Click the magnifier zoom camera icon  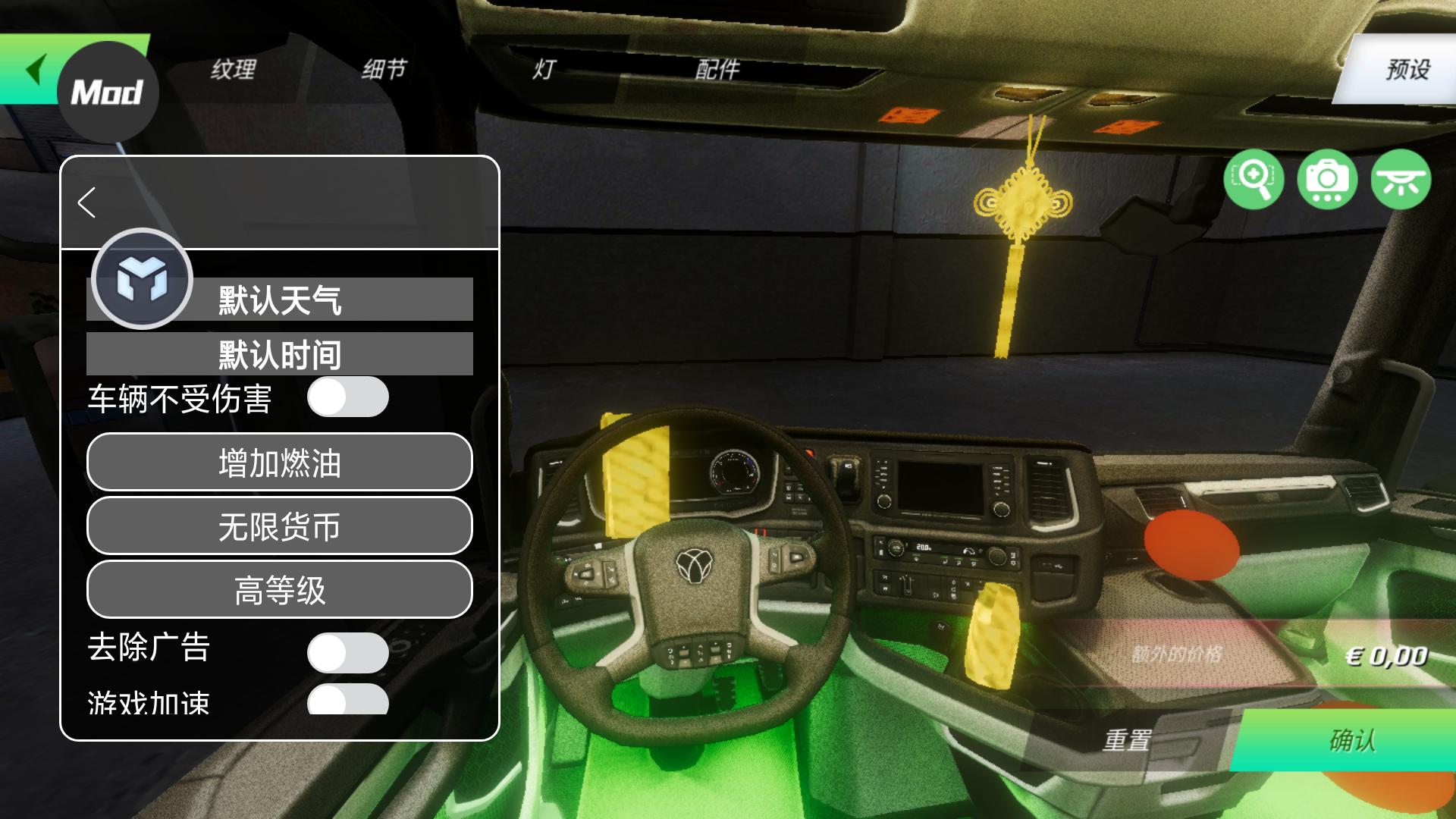[x=1253, y=180]
